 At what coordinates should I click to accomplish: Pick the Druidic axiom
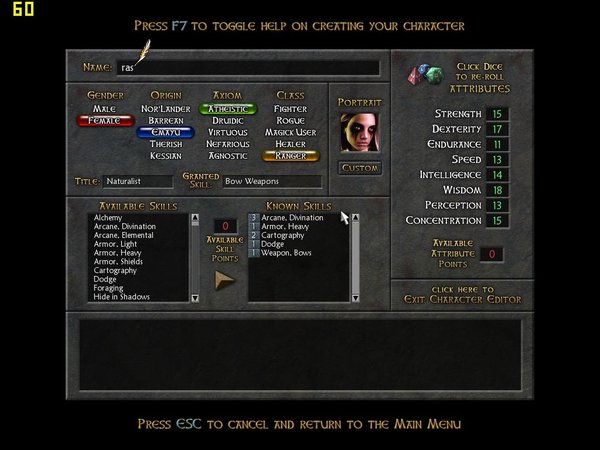pyautogui.click(x=228, y=120)
